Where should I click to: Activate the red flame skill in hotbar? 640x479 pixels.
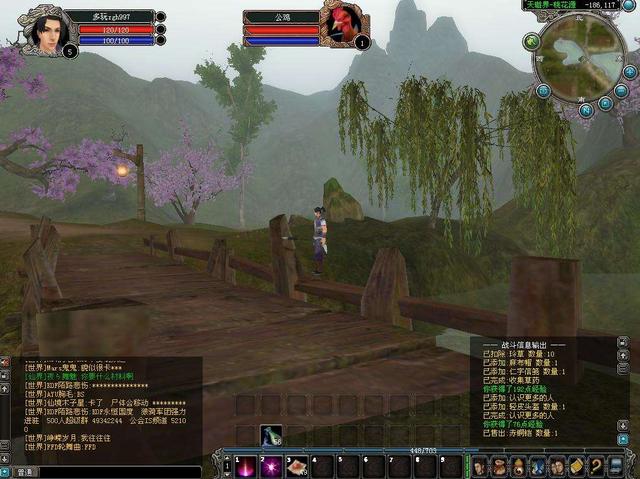243,466
